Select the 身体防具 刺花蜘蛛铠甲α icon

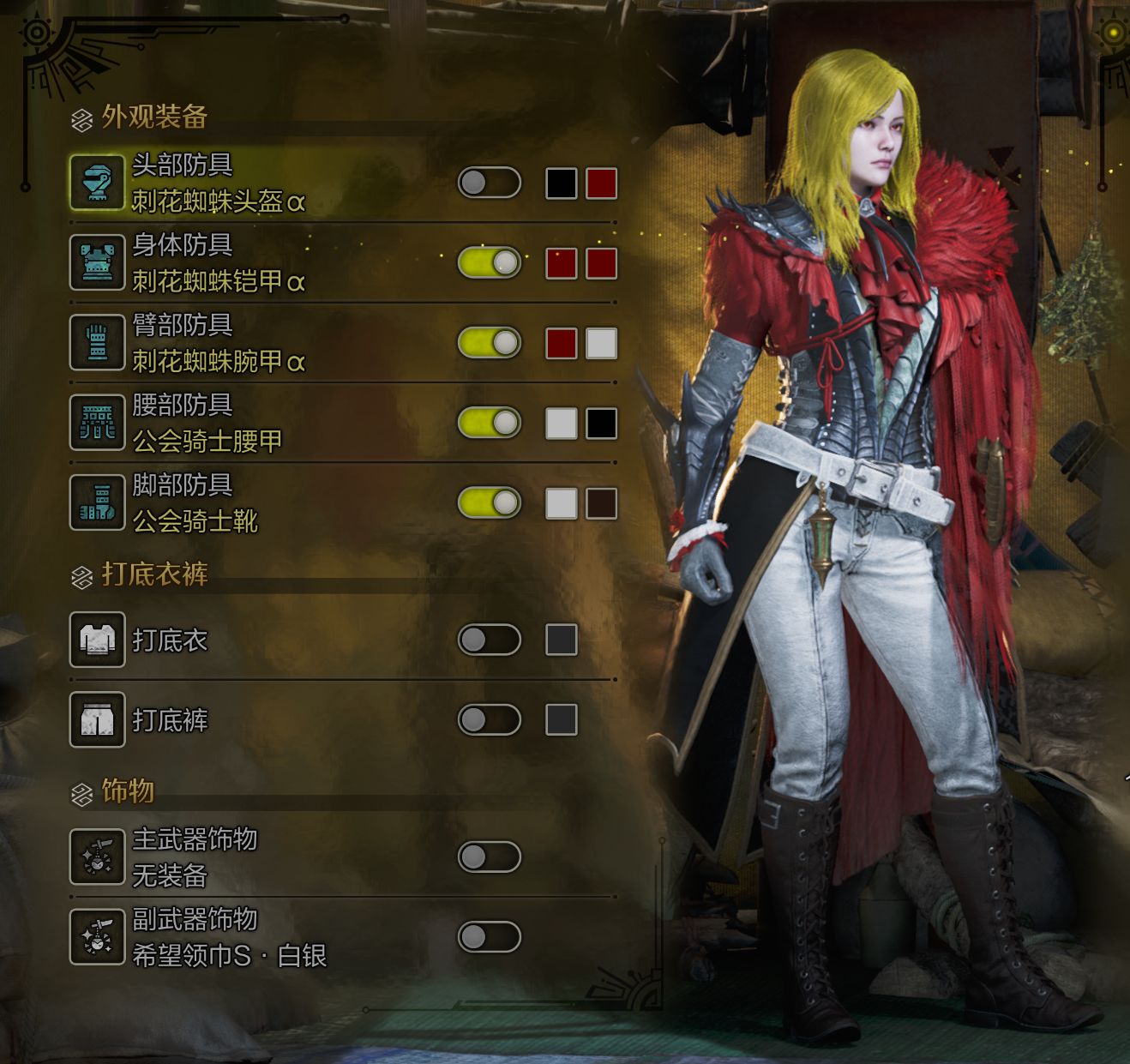pos(97,262)
